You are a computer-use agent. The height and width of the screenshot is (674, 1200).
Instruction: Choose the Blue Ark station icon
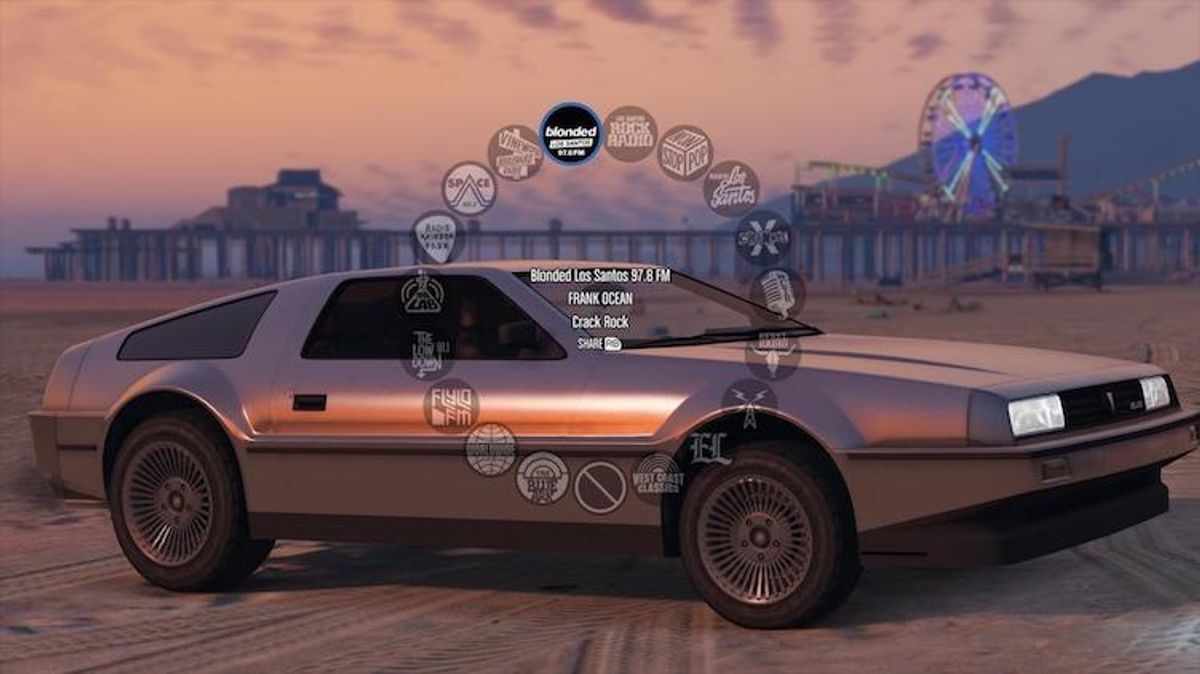pyautogui.click(x=543, y=478)
